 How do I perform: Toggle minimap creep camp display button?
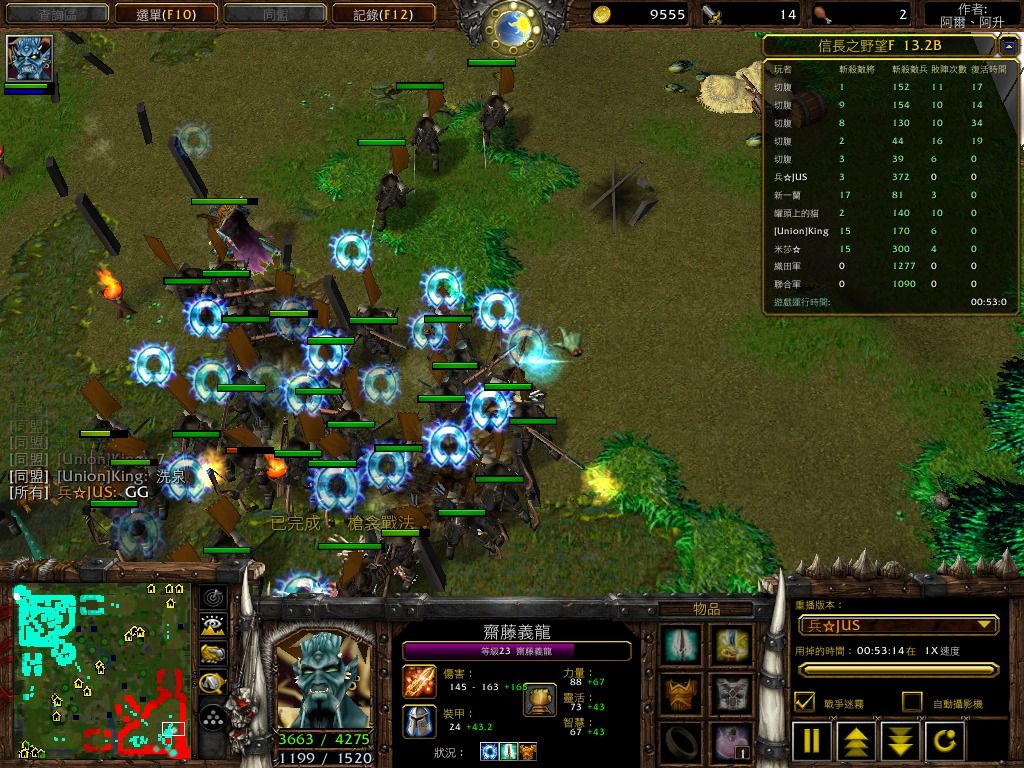coord(212,684)
